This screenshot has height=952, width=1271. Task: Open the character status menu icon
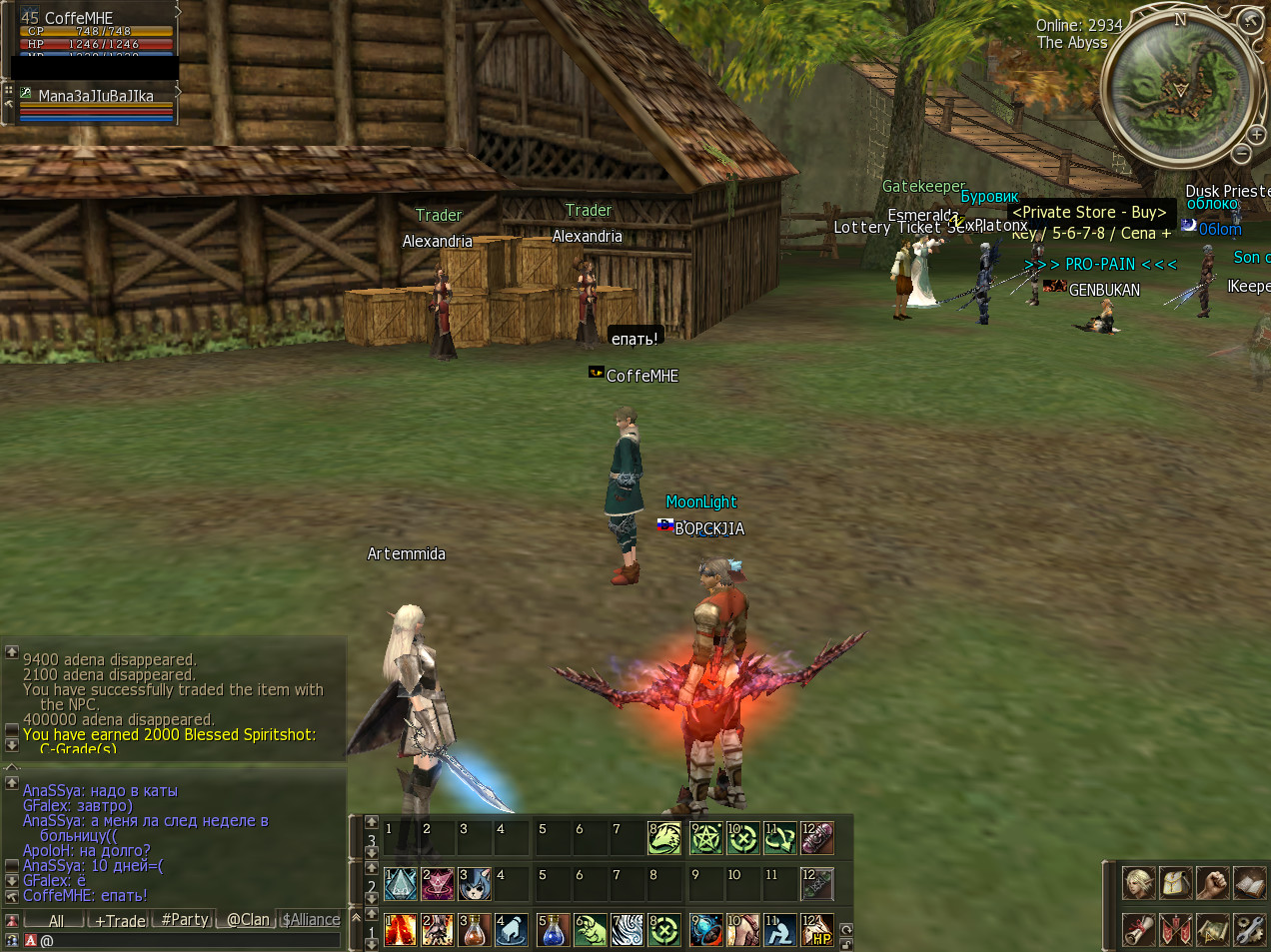click(x=1139, y=883)
